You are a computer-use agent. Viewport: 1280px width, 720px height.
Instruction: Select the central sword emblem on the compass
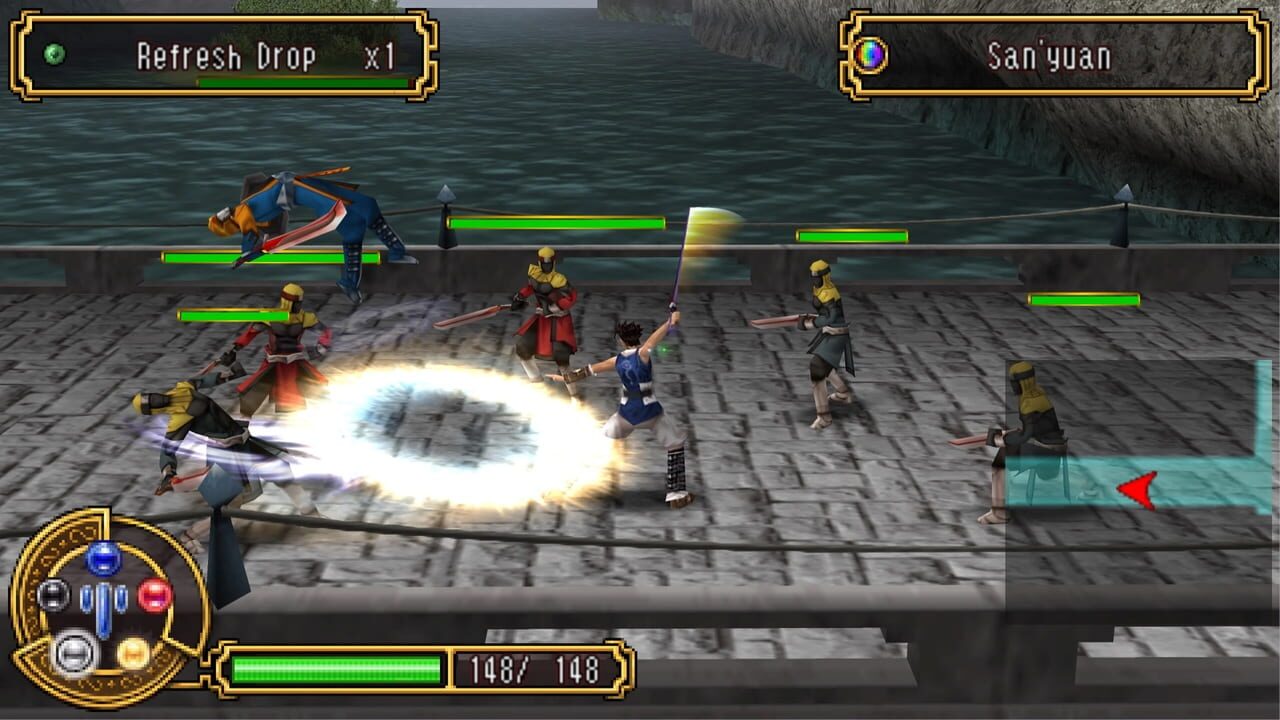[x=103, y=608]
